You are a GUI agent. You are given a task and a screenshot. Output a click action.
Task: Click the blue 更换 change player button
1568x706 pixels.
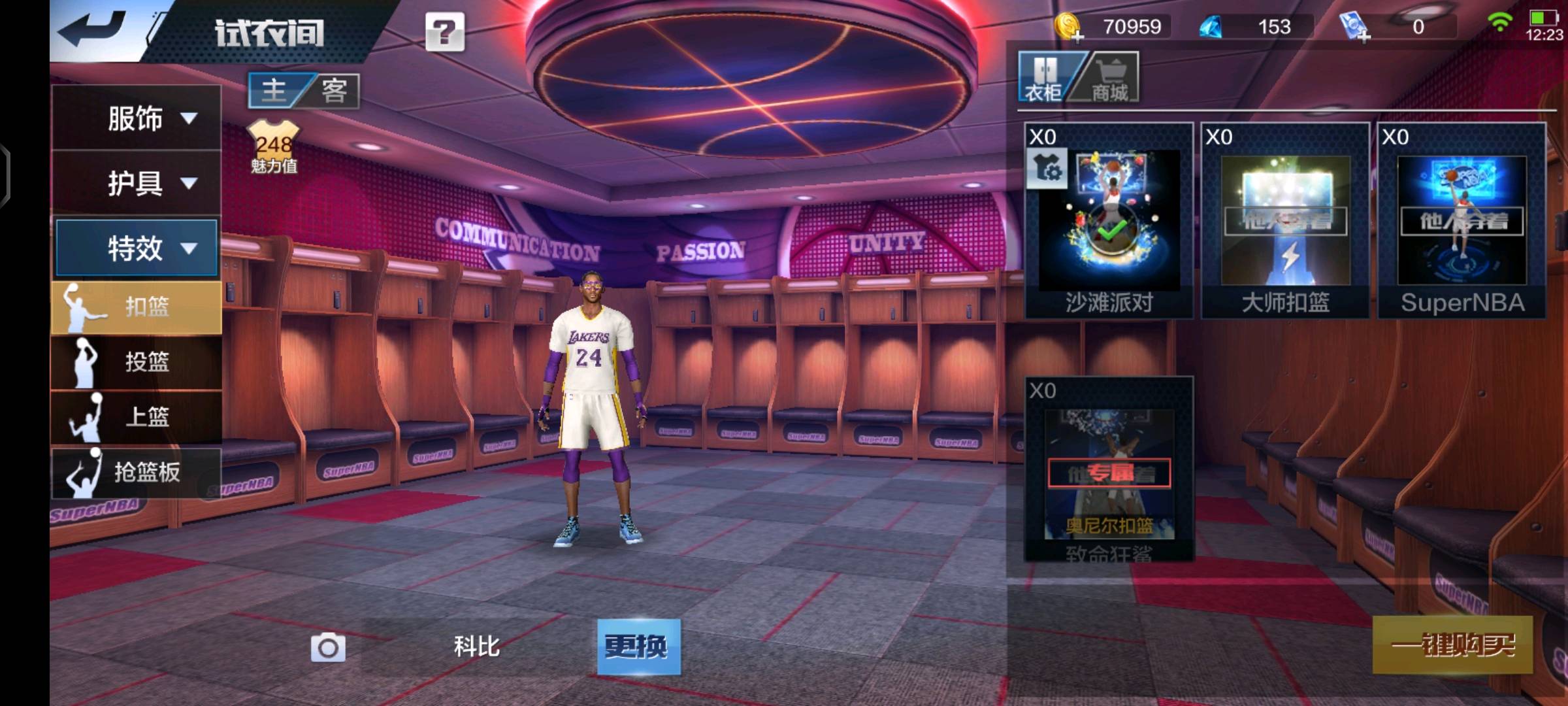point(638,647)
